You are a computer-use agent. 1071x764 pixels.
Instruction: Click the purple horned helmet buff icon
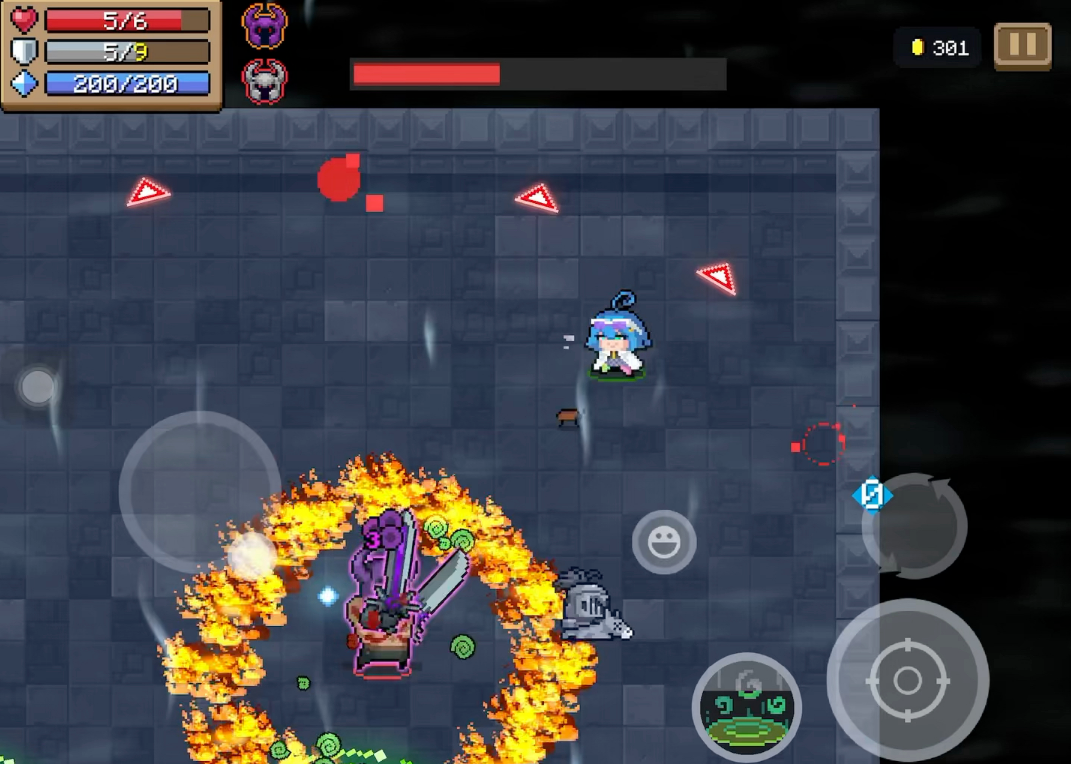(265, 25)
